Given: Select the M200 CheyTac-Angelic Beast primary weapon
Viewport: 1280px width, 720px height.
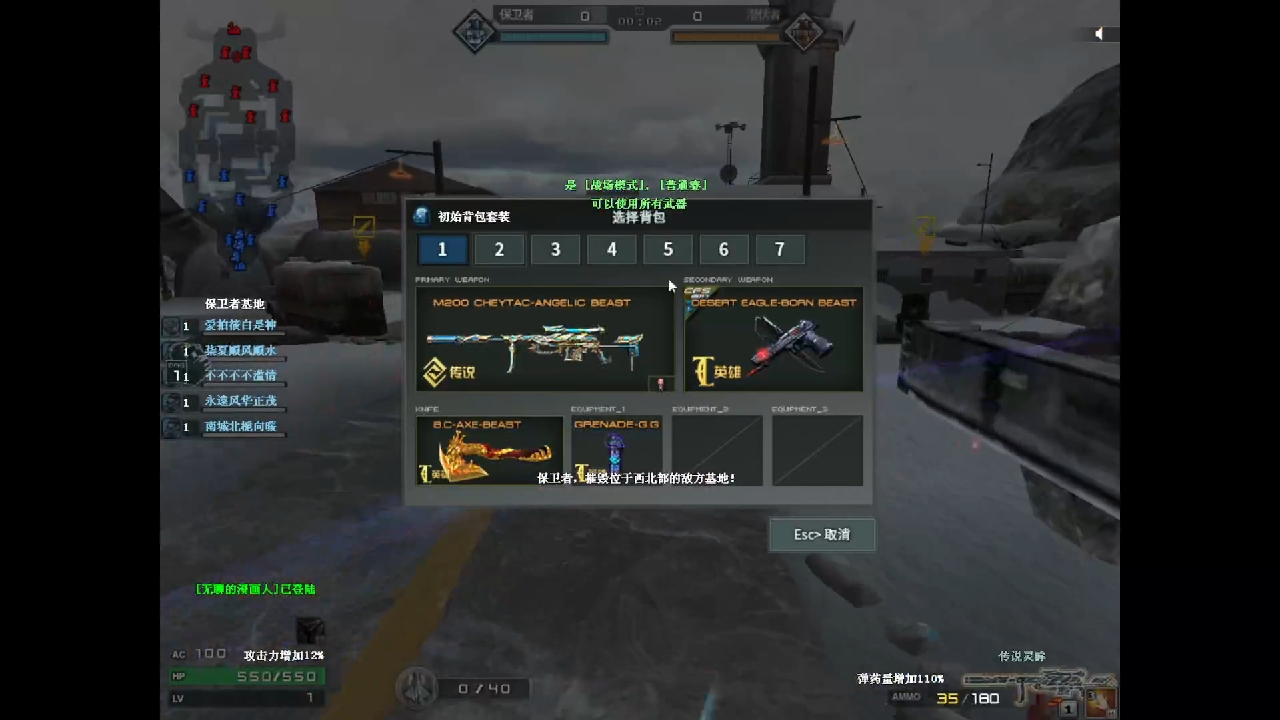Looking at the screenshot, I should (x=545, y=340).
